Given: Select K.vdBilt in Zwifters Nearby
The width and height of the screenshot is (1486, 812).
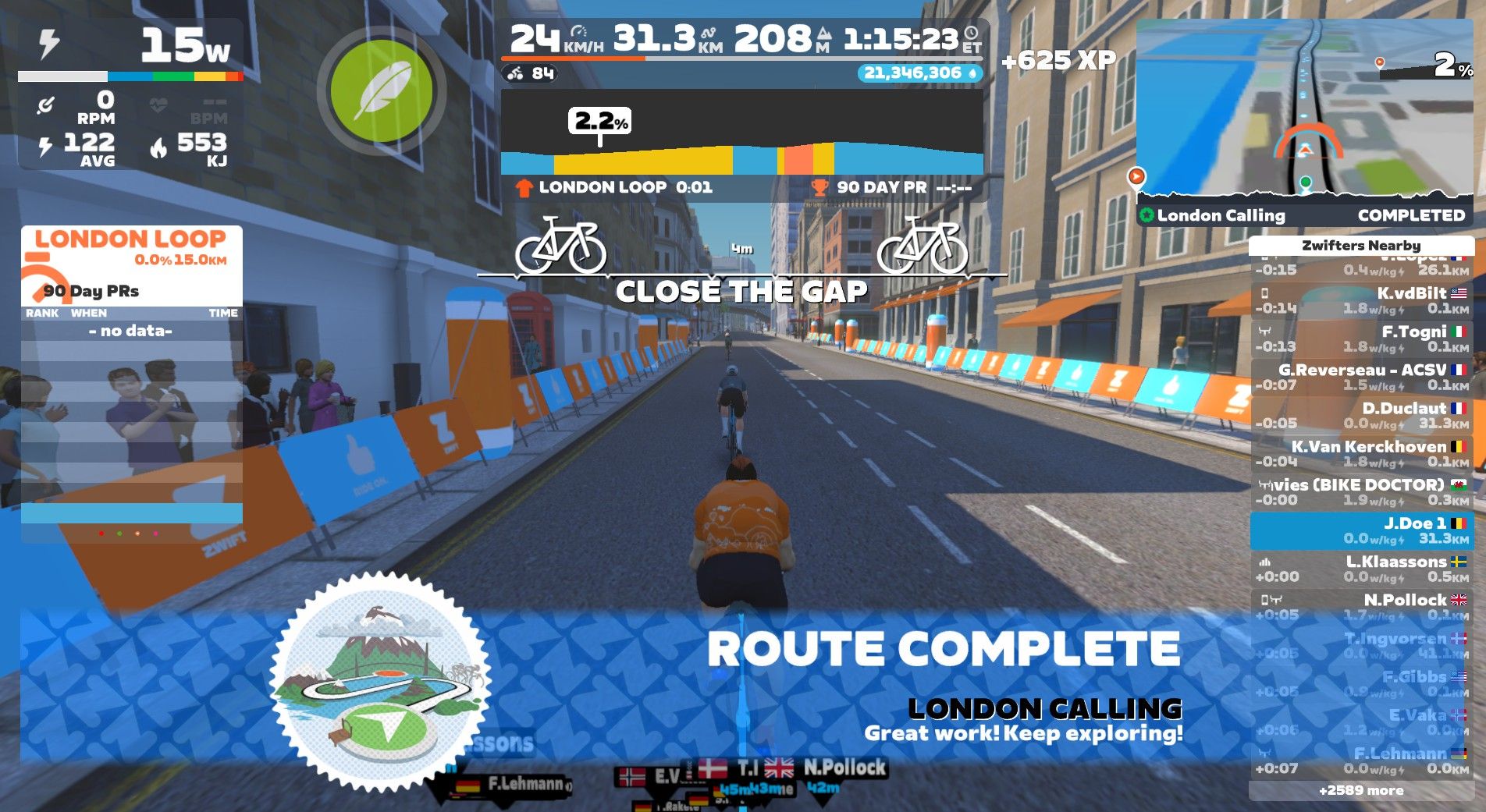Looking at the screenshot, I should tap(1361, 300).
